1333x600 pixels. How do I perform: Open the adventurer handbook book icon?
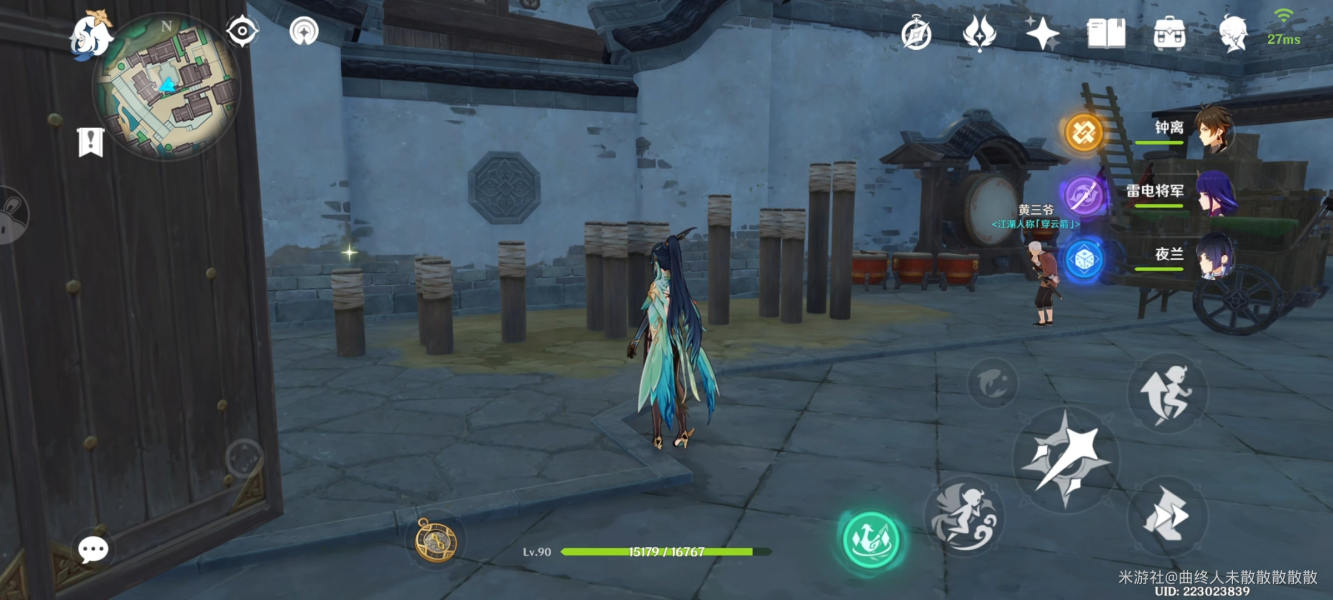pos(1106,34)
